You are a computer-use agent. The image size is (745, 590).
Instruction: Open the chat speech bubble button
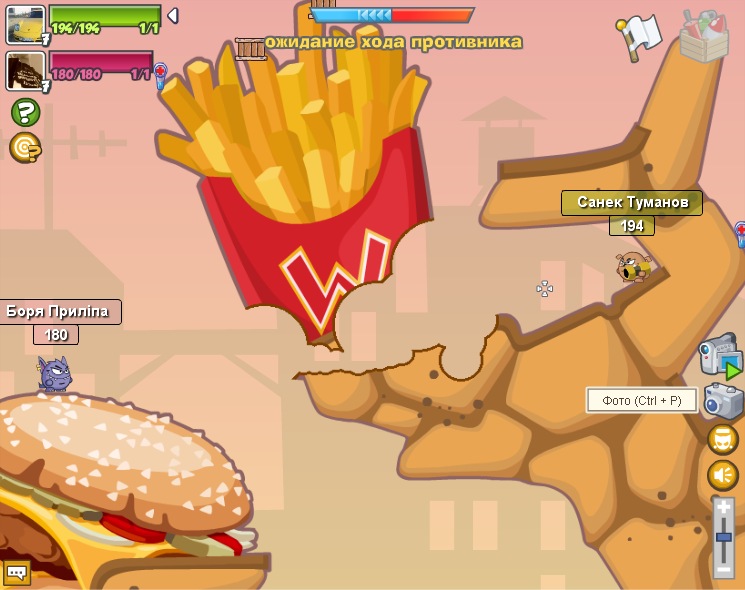(x=17, y=573)
